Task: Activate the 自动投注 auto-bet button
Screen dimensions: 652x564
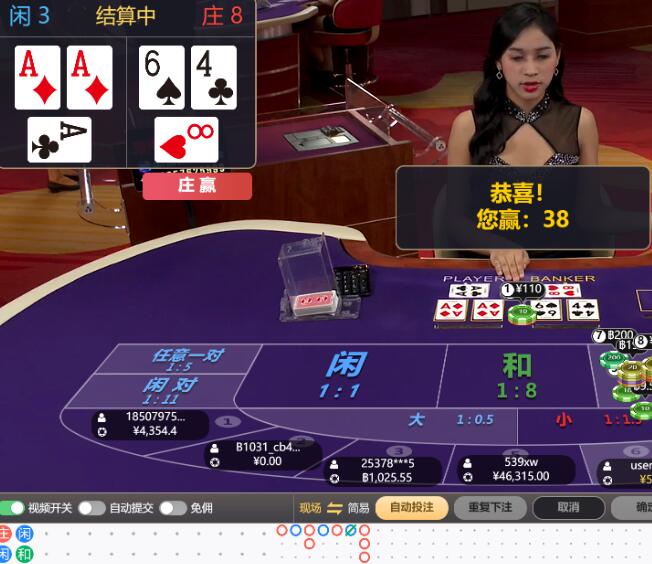Action: point(411,508)
